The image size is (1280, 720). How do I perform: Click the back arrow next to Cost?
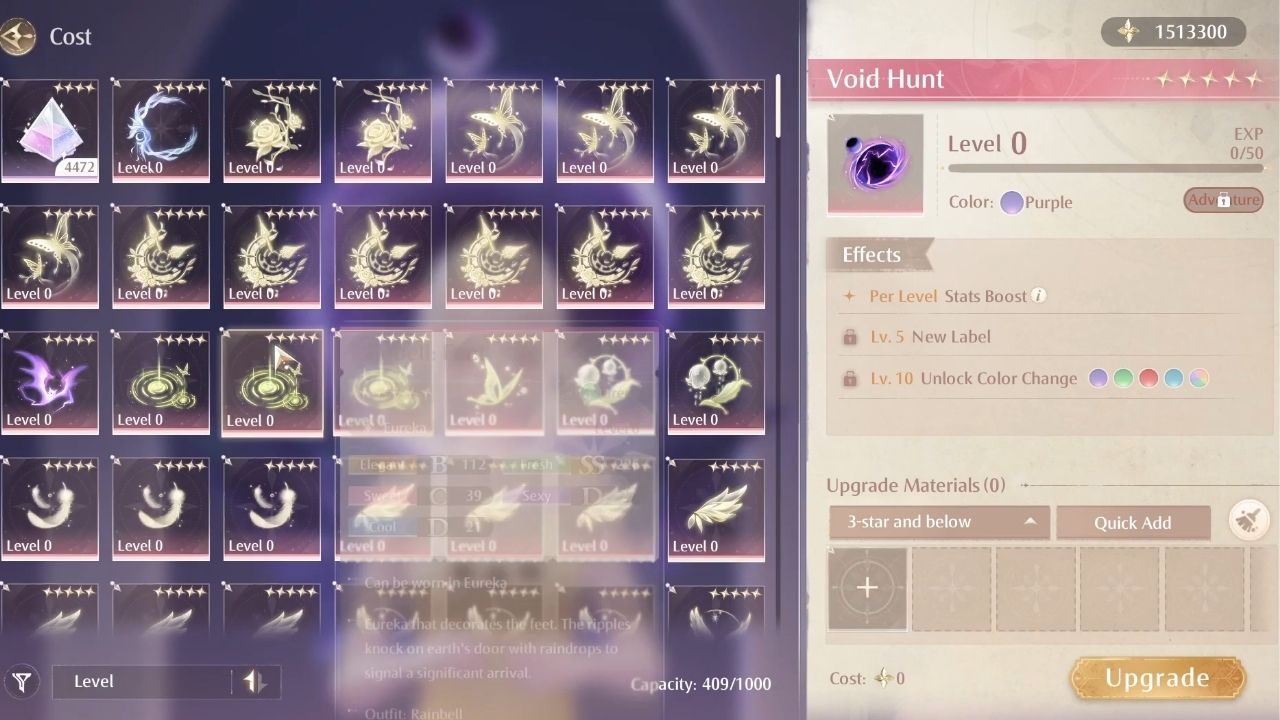point(18,36)
